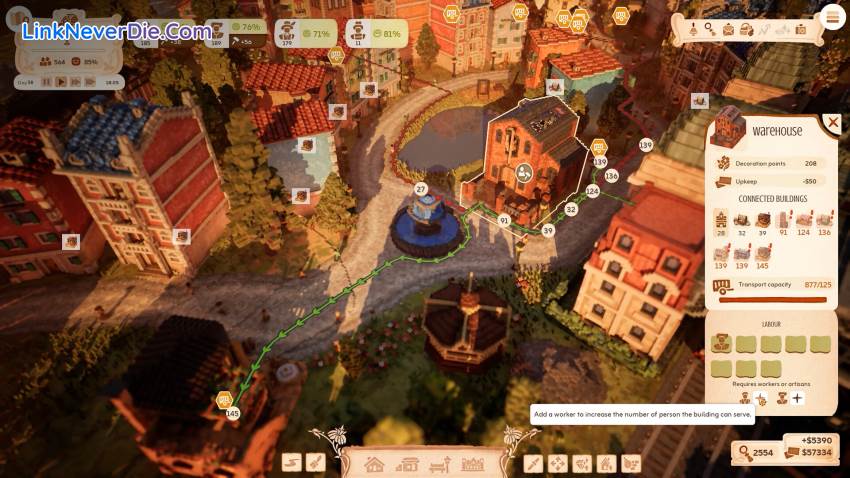The height and width of the screenshot is (478, 850).
Task: Open the bench and lamp decoration category
Action: tap(439, 464)
